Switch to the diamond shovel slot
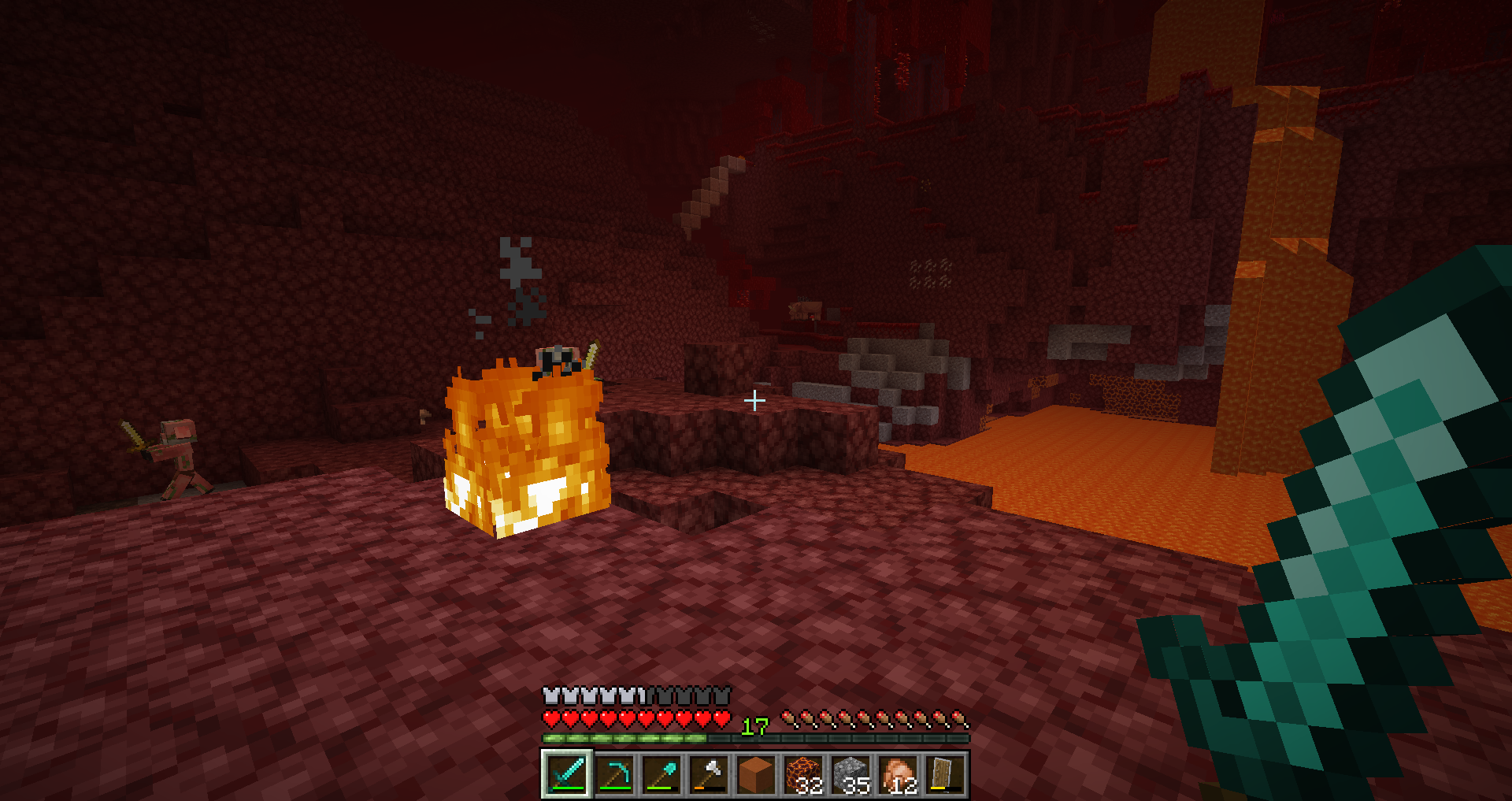Image resolution: width=1512 pixels, height=801 pixels. pyautogui.click(x=661, y=774)
